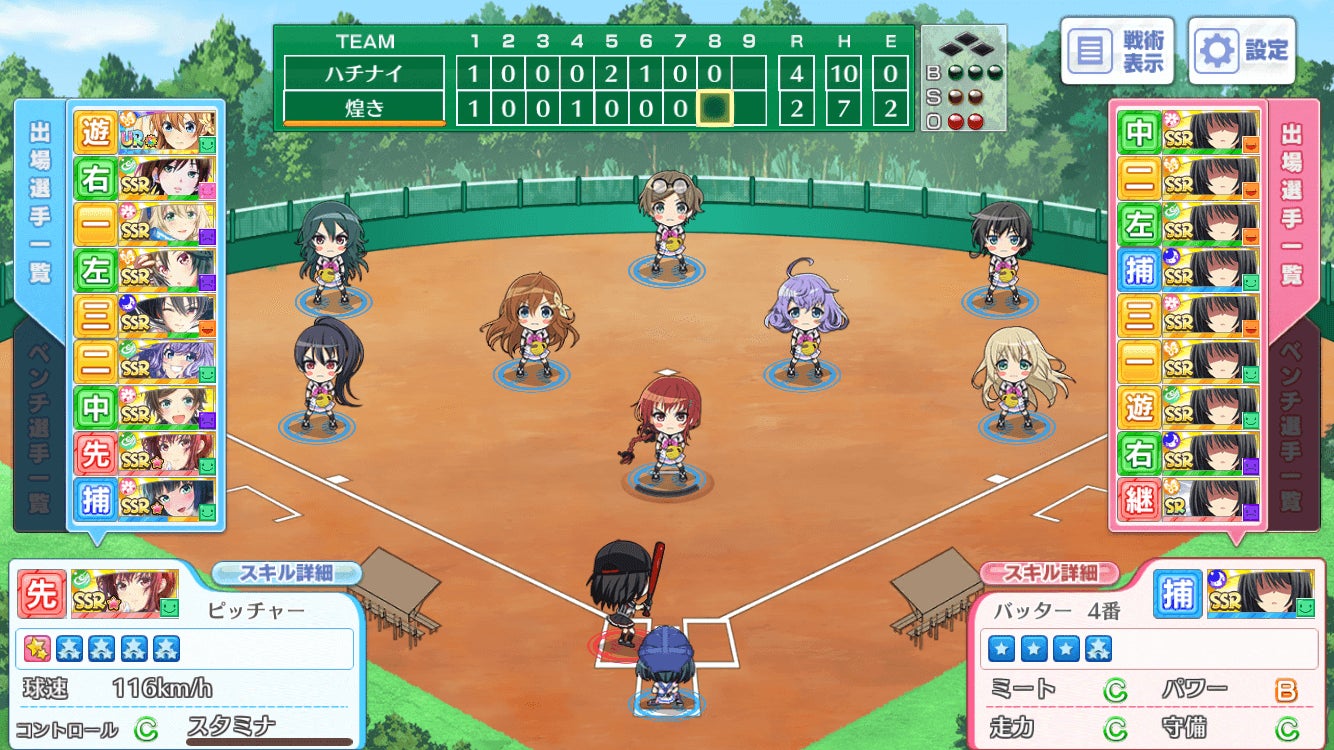Click the pitcher portrait in bottom-left panel

tap(125, 594)
